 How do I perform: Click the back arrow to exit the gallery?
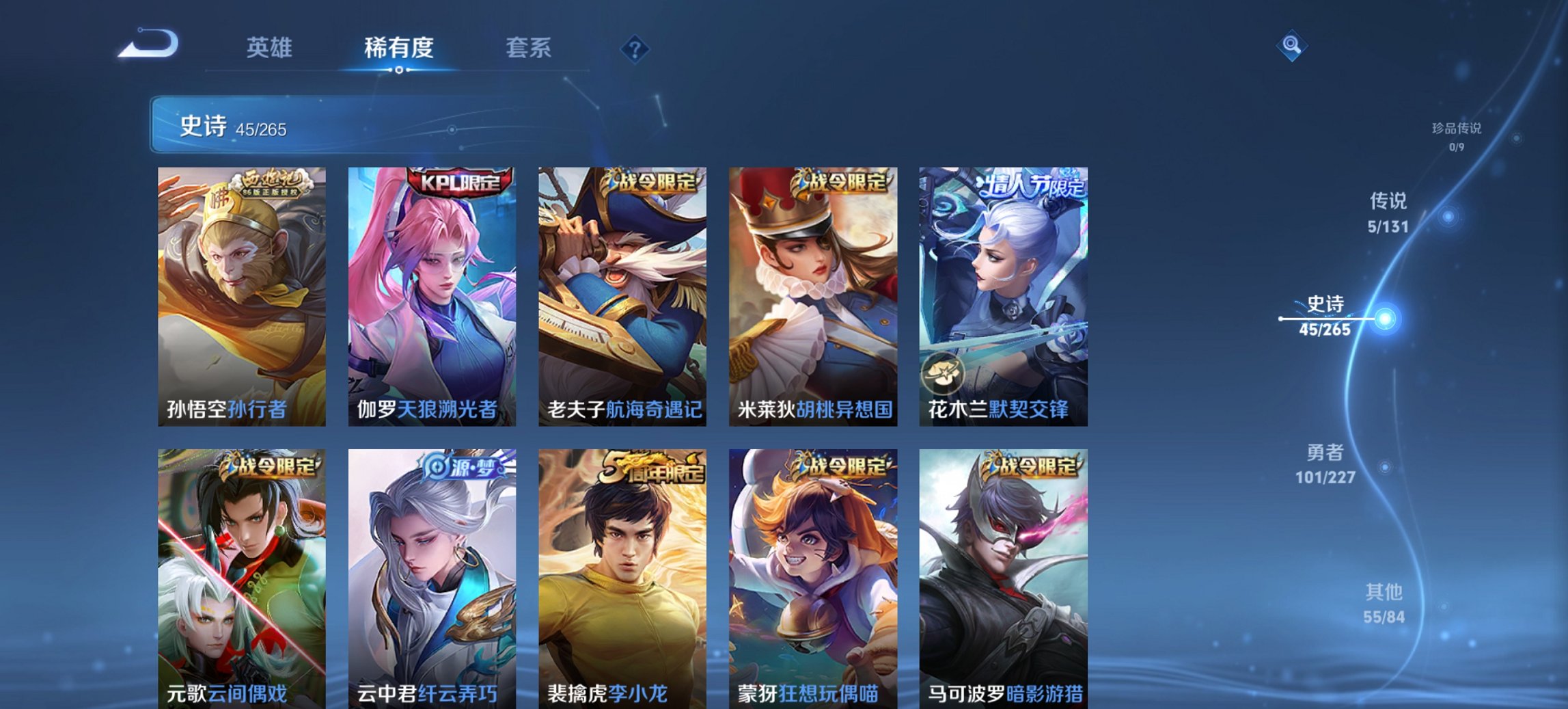pos(147,44)
